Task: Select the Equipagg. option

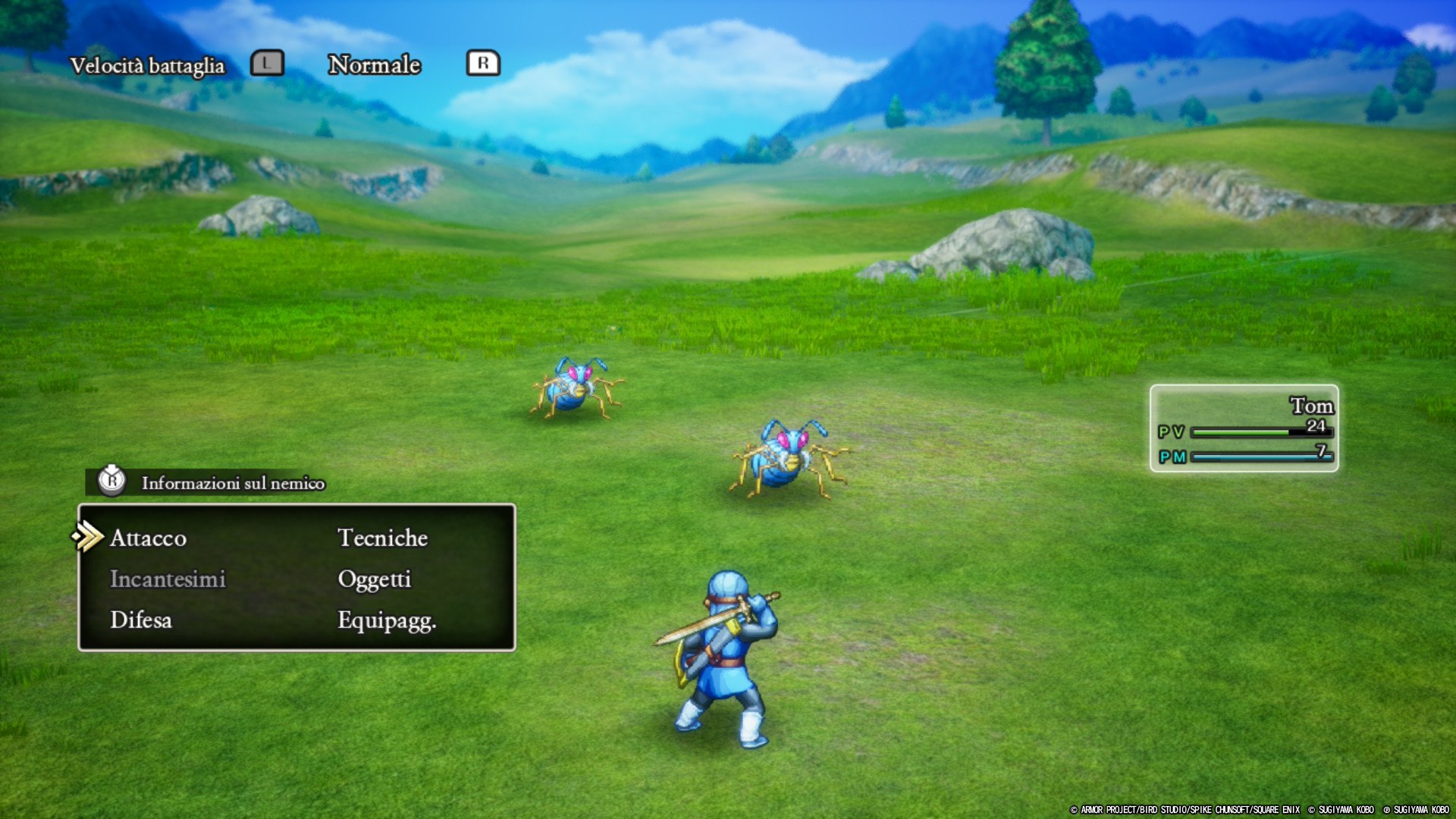Action: (386, 620)
